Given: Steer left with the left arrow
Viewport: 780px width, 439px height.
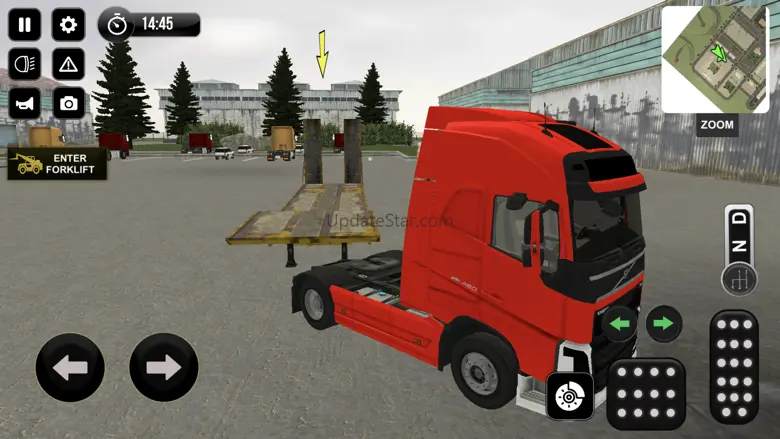Looking at the screenshot, I should tap(70, 367).
